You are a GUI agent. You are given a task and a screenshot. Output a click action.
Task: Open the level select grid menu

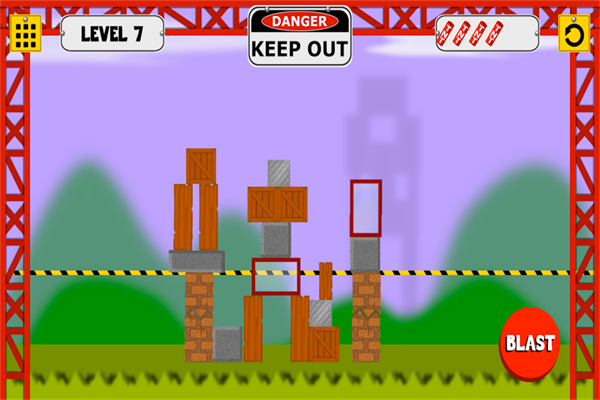(26, 33)
